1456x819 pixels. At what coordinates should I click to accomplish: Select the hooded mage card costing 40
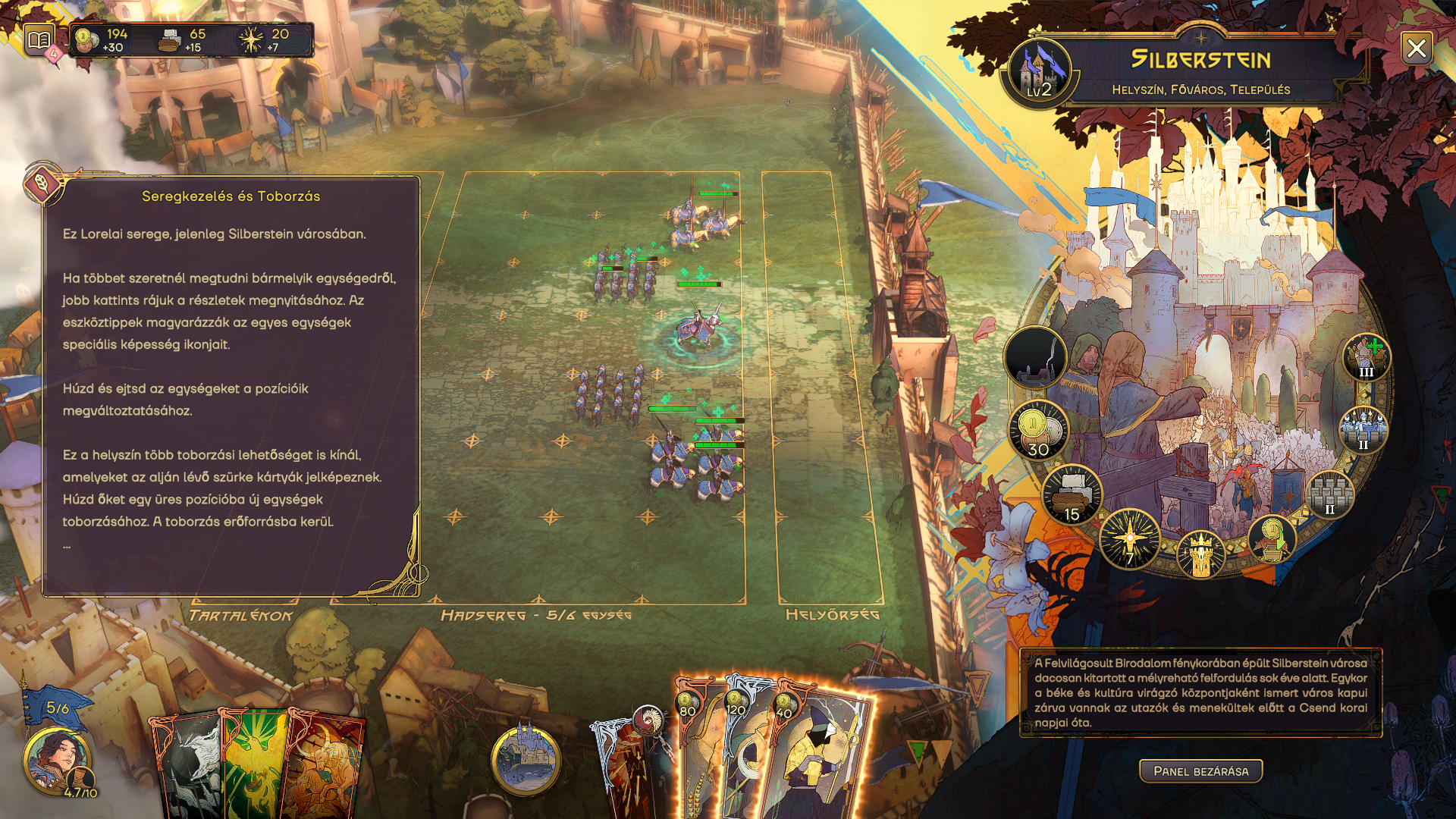(823, 758)
